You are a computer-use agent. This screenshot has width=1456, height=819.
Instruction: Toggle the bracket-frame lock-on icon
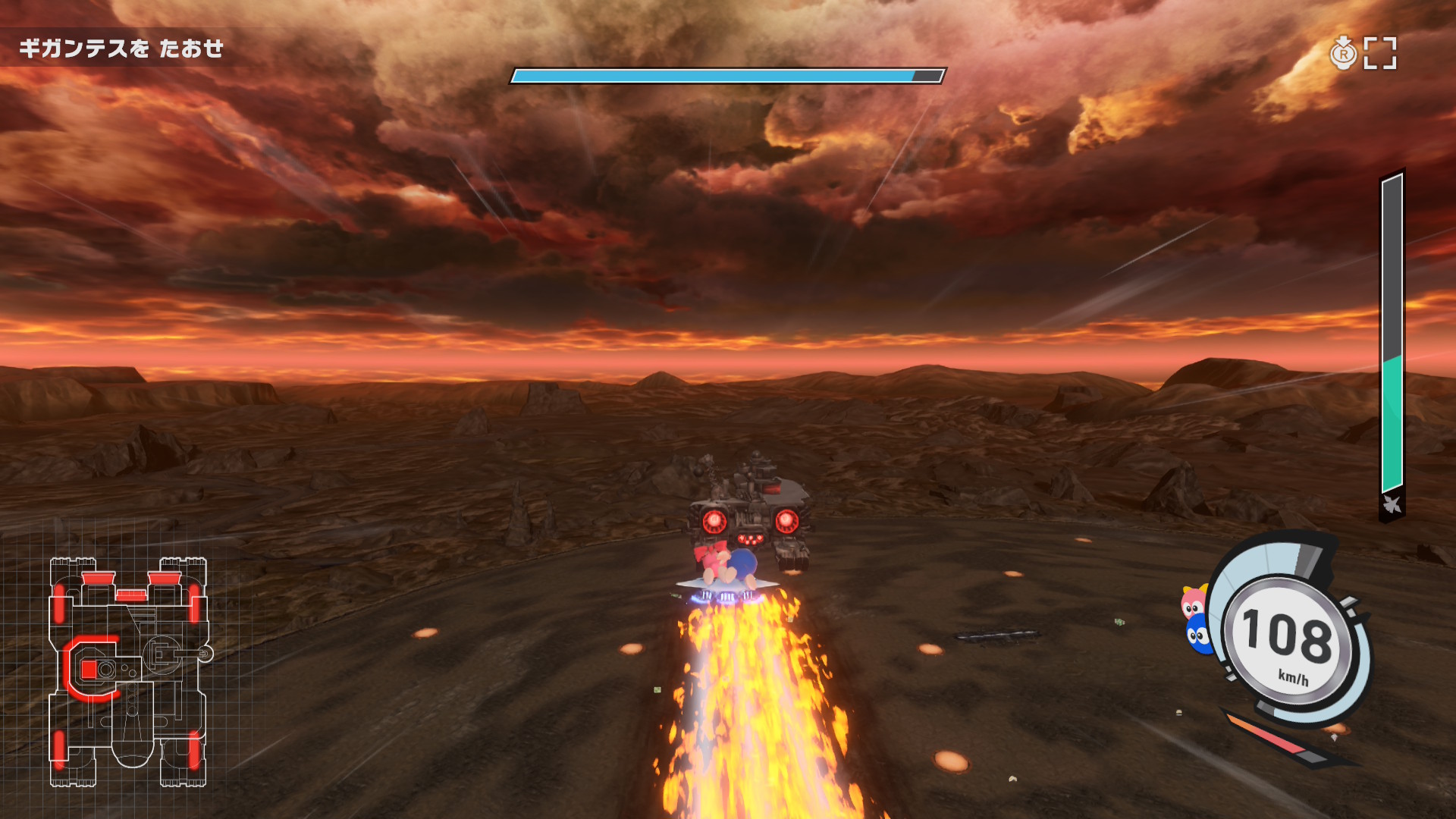coord(1379,53)
